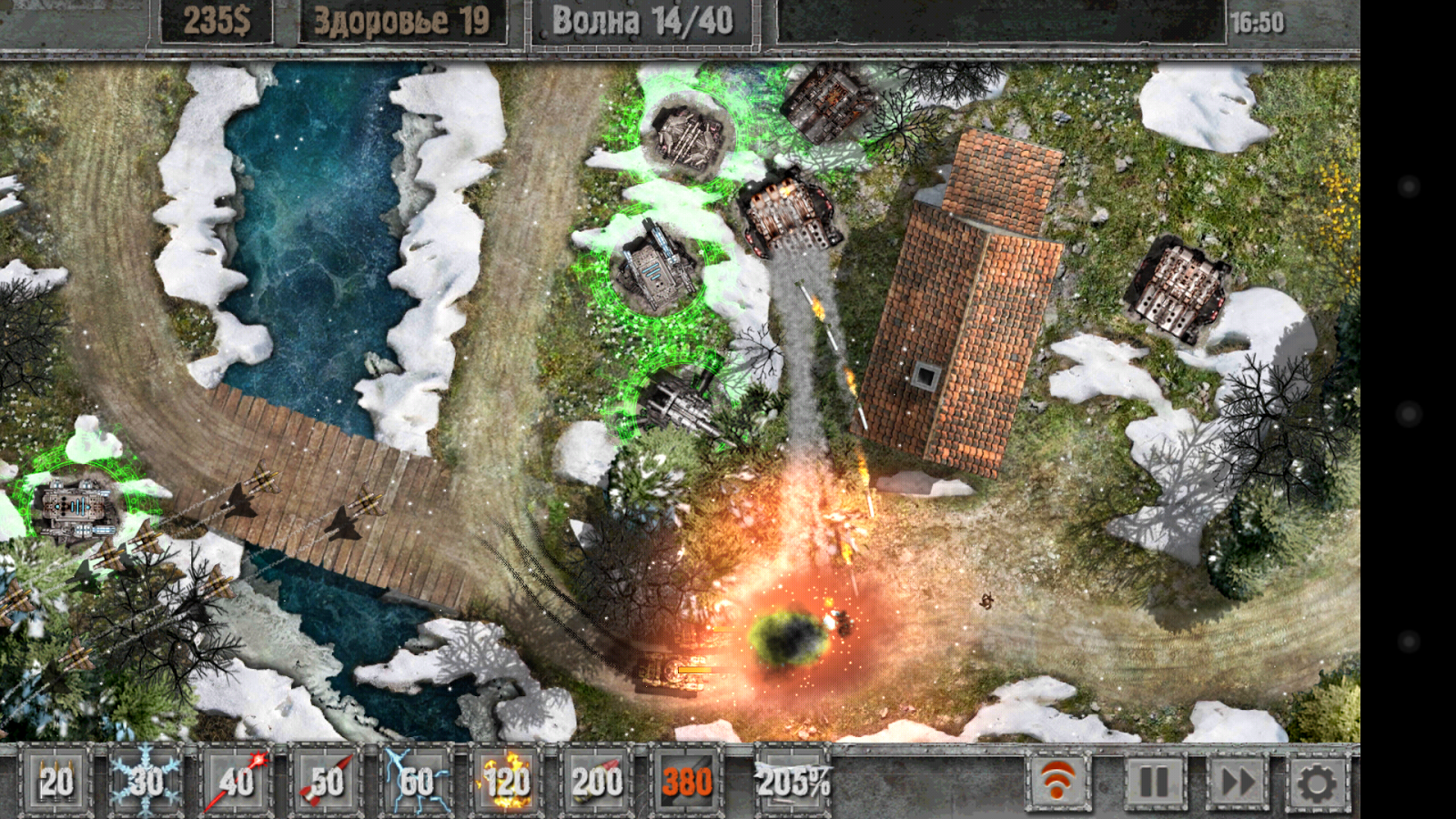This screenshot has width=1456, height=819.
Task: Open the gear settings menu
Action: tap(1316, 781)
